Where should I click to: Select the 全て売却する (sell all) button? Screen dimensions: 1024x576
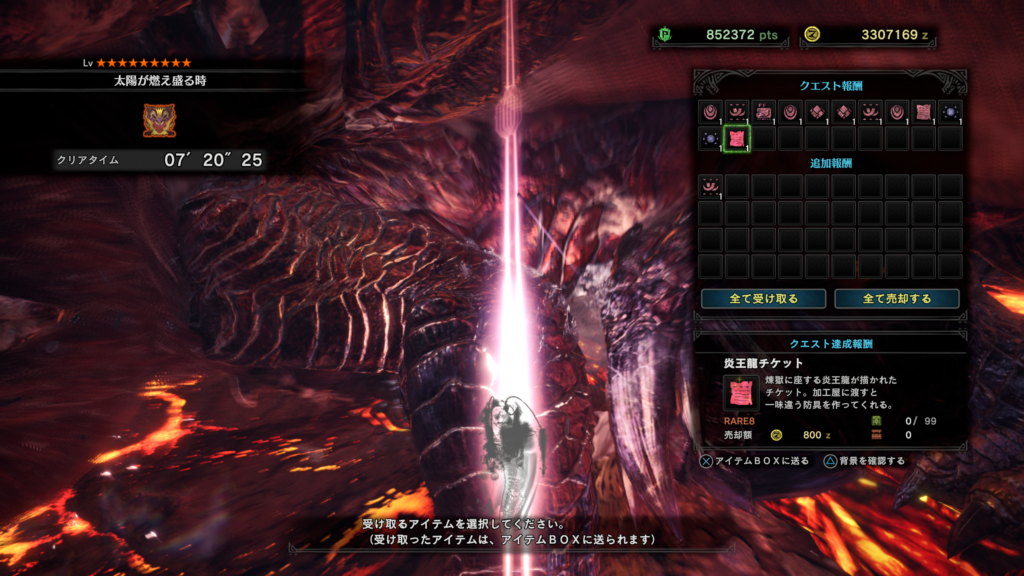tap(896, 298)
